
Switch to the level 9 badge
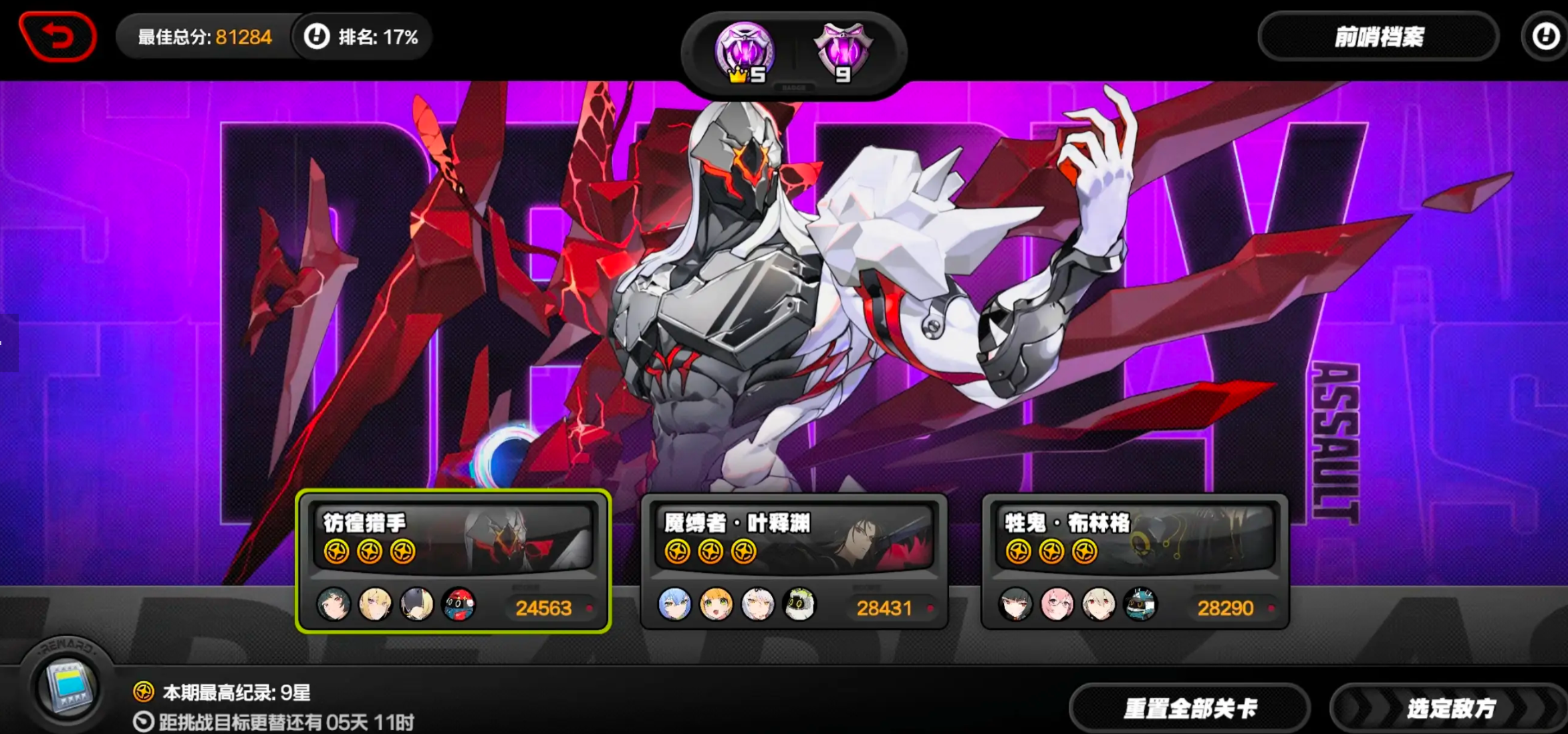(x=842, y=53)
